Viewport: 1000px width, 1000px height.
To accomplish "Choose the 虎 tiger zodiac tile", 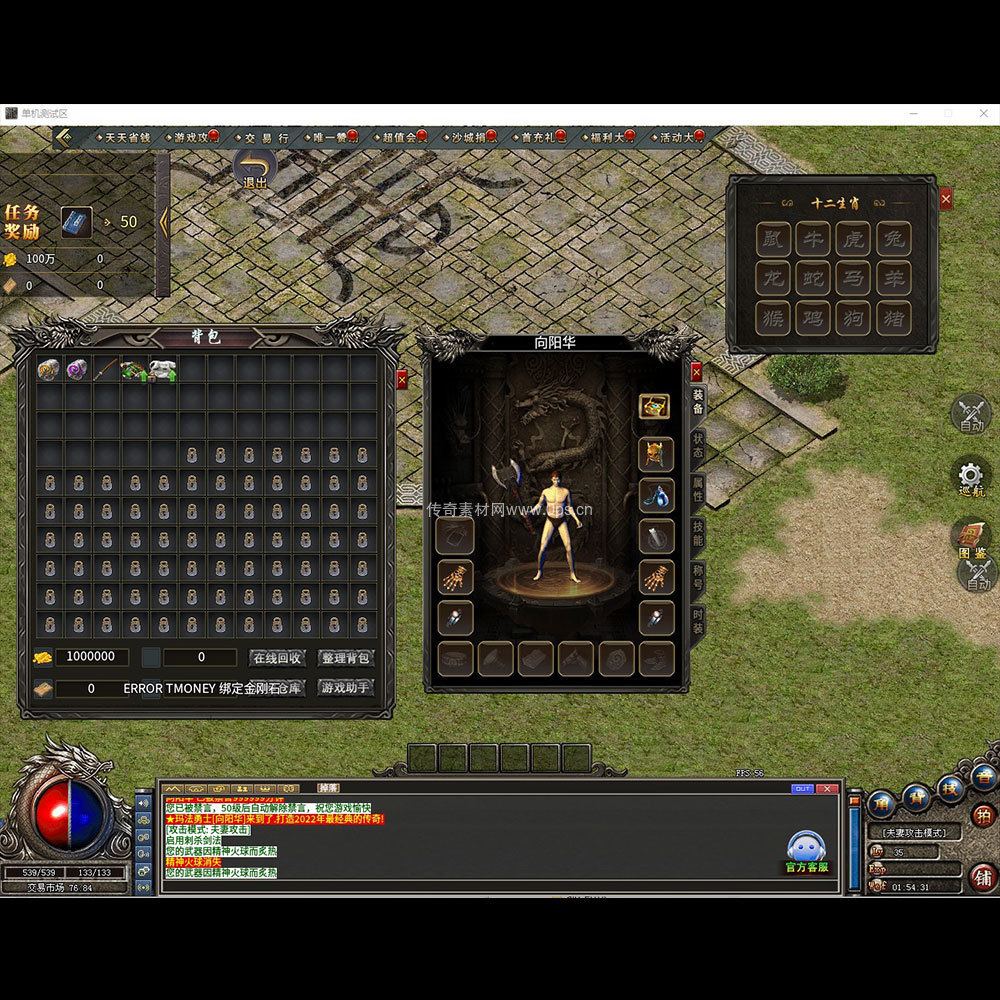I will pyautogui.click(x=853, y=239).
